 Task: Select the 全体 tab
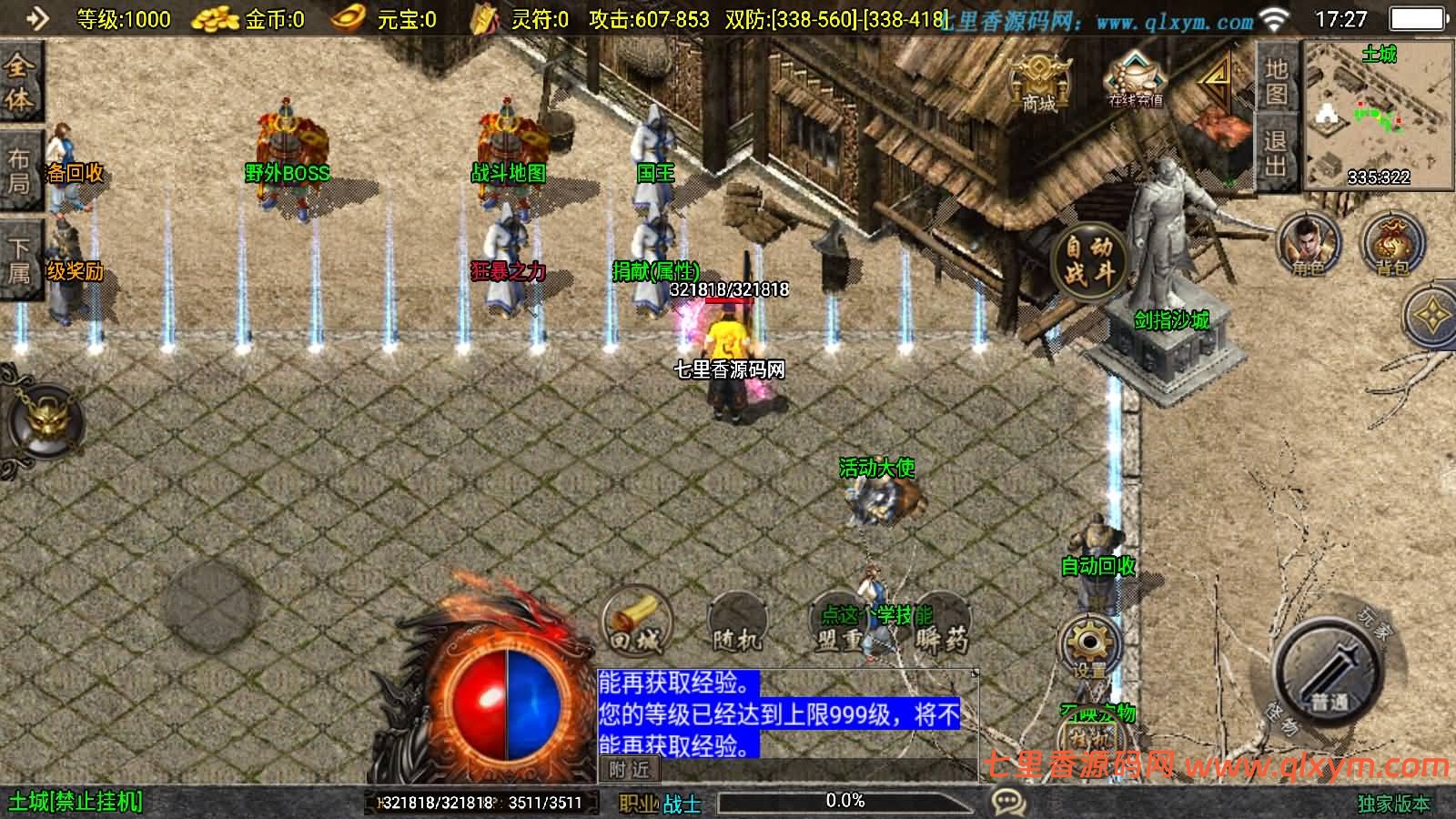19,82
